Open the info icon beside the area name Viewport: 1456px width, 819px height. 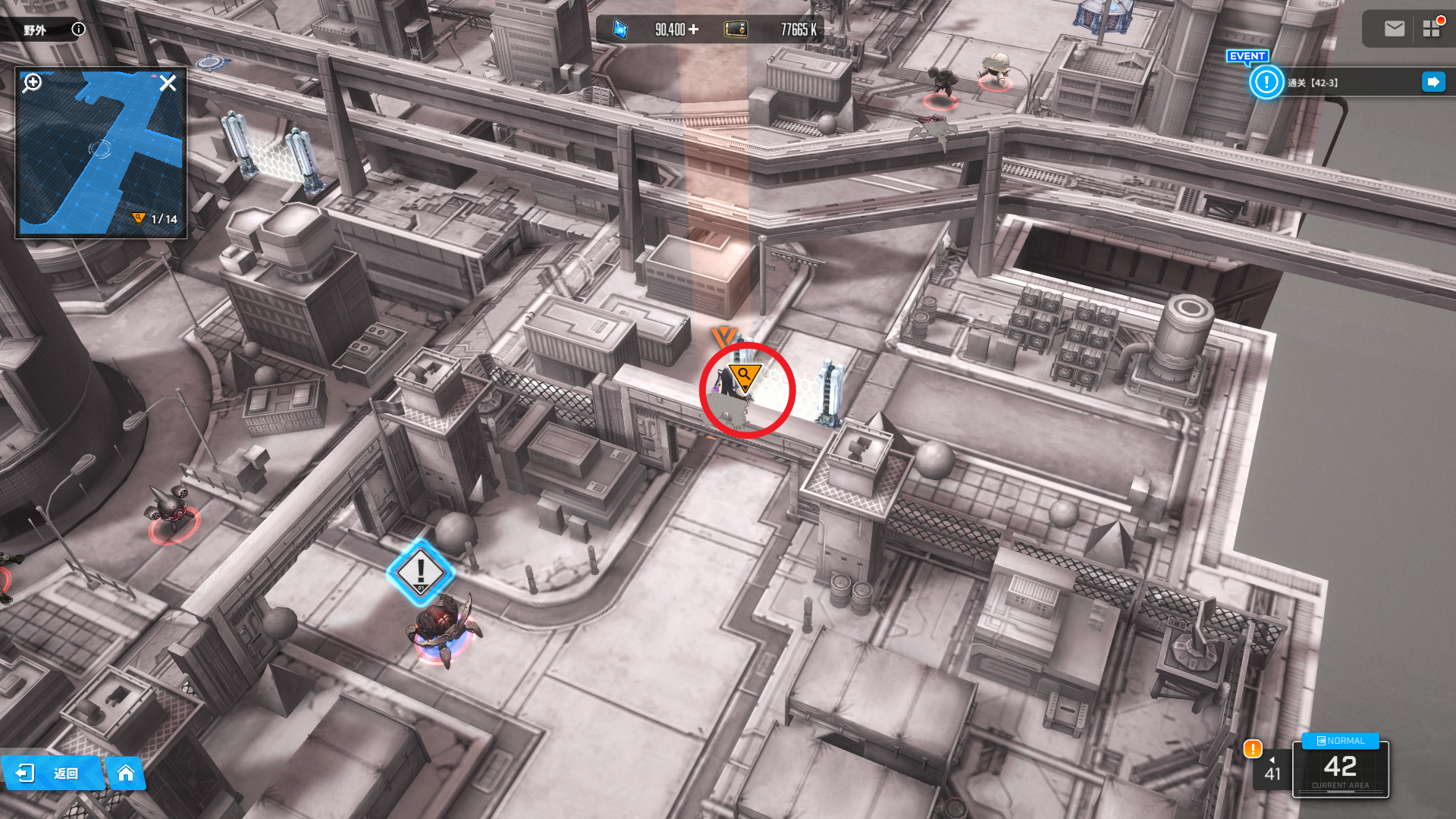[x=78, y=29]
